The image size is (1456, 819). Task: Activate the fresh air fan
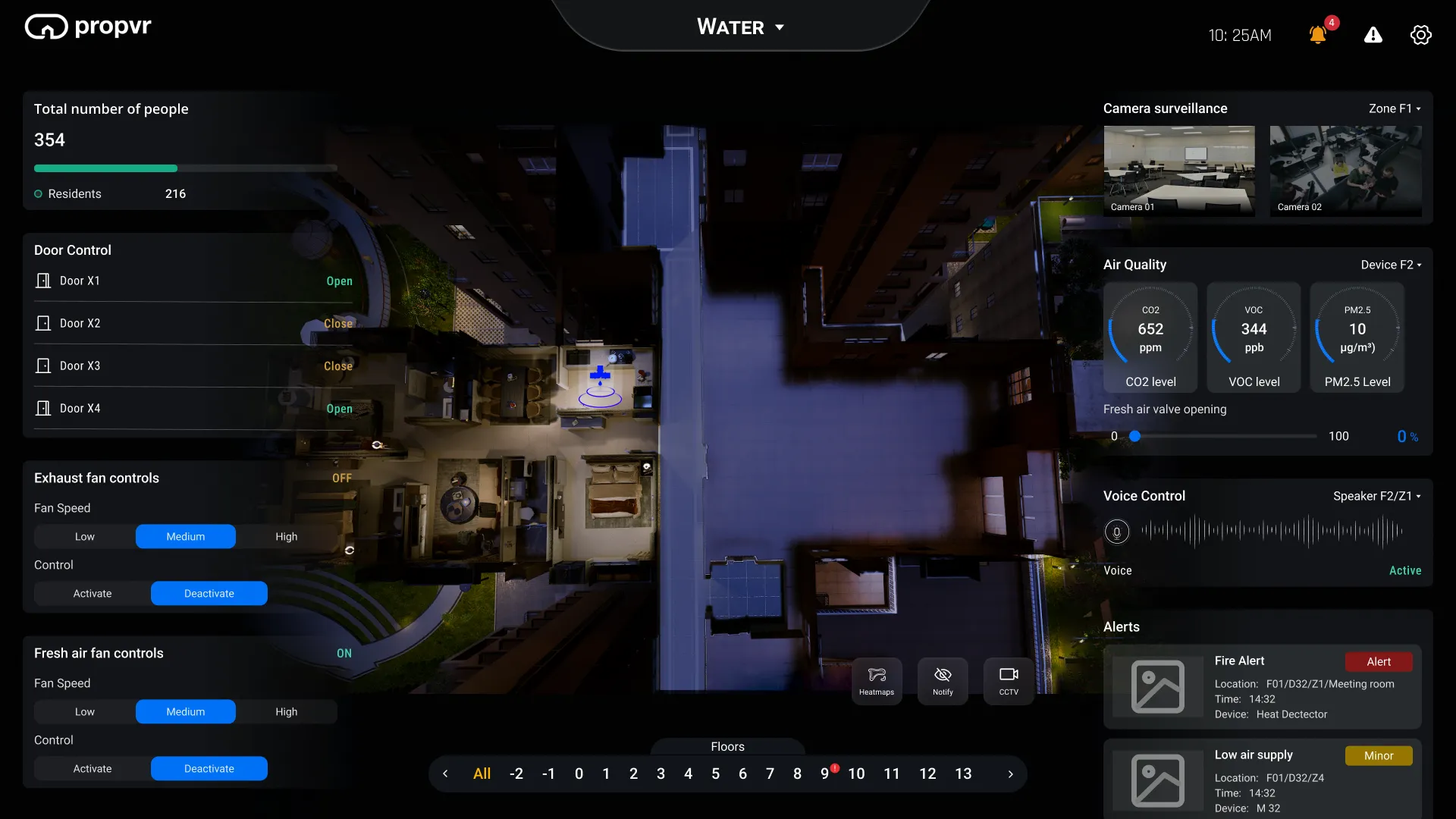(92, 768)
